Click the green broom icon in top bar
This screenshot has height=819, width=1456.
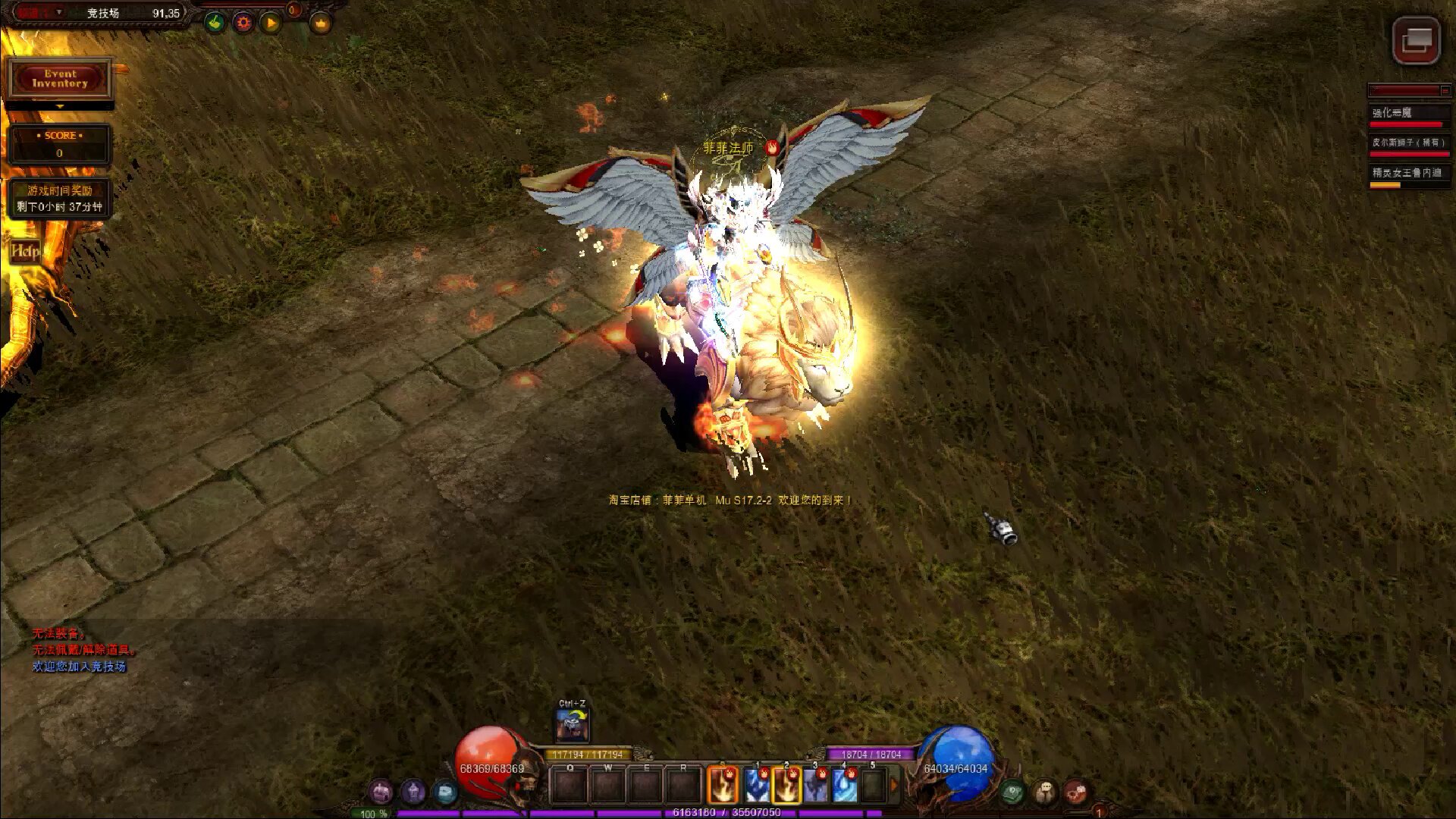tap(215, 23)
